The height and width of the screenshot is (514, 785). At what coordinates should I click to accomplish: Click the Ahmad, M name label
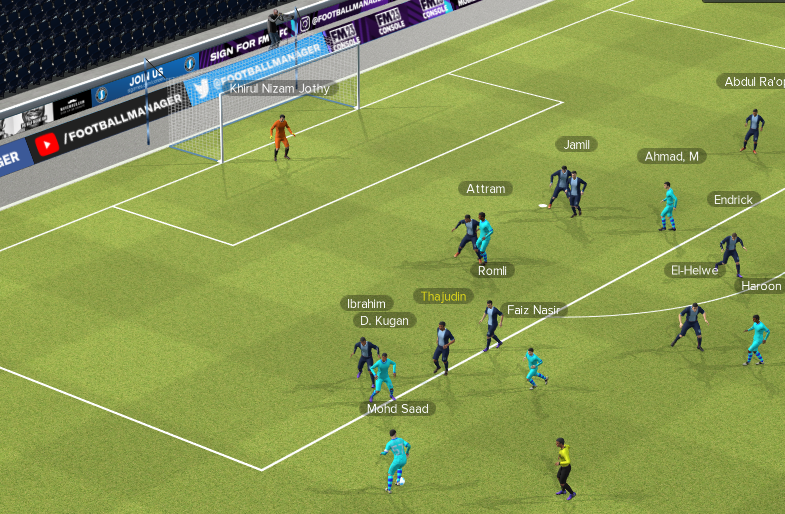click(x=672, y=156)
